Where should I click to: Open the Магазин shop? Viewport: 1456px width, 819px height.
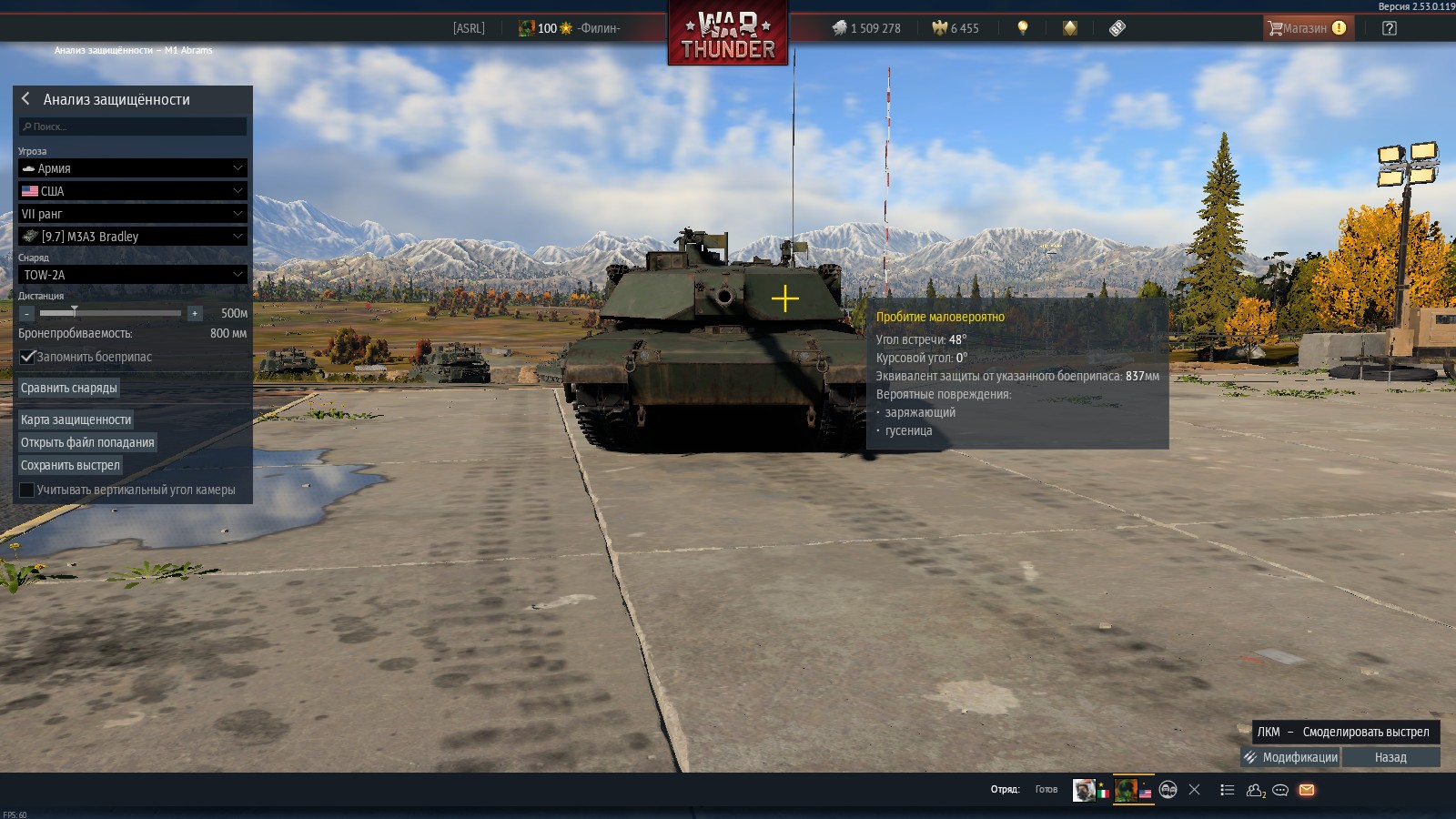[1307, 28]
